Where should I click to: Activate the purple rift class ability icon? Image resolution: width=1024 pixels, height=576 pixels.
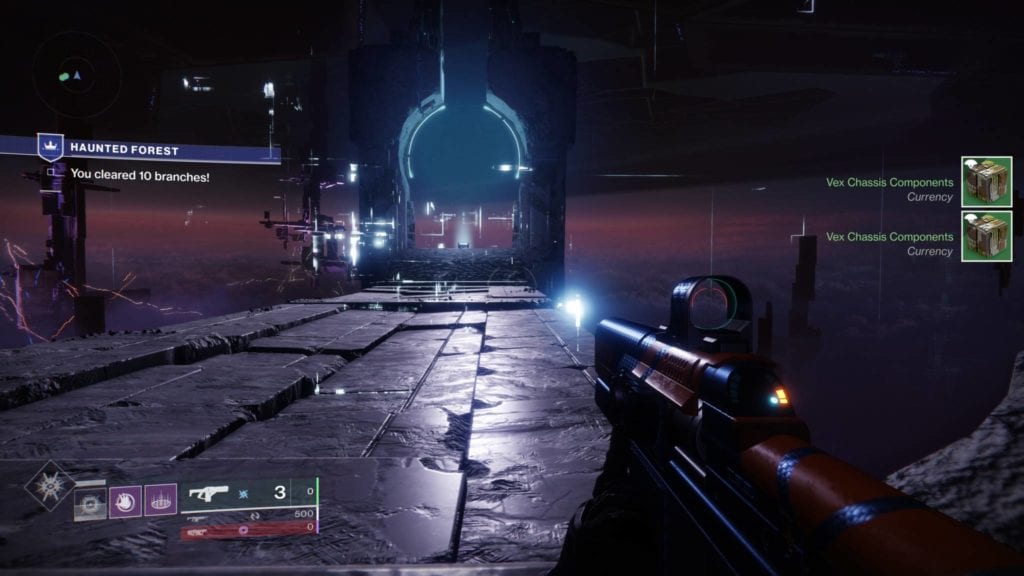click(160, 500)
